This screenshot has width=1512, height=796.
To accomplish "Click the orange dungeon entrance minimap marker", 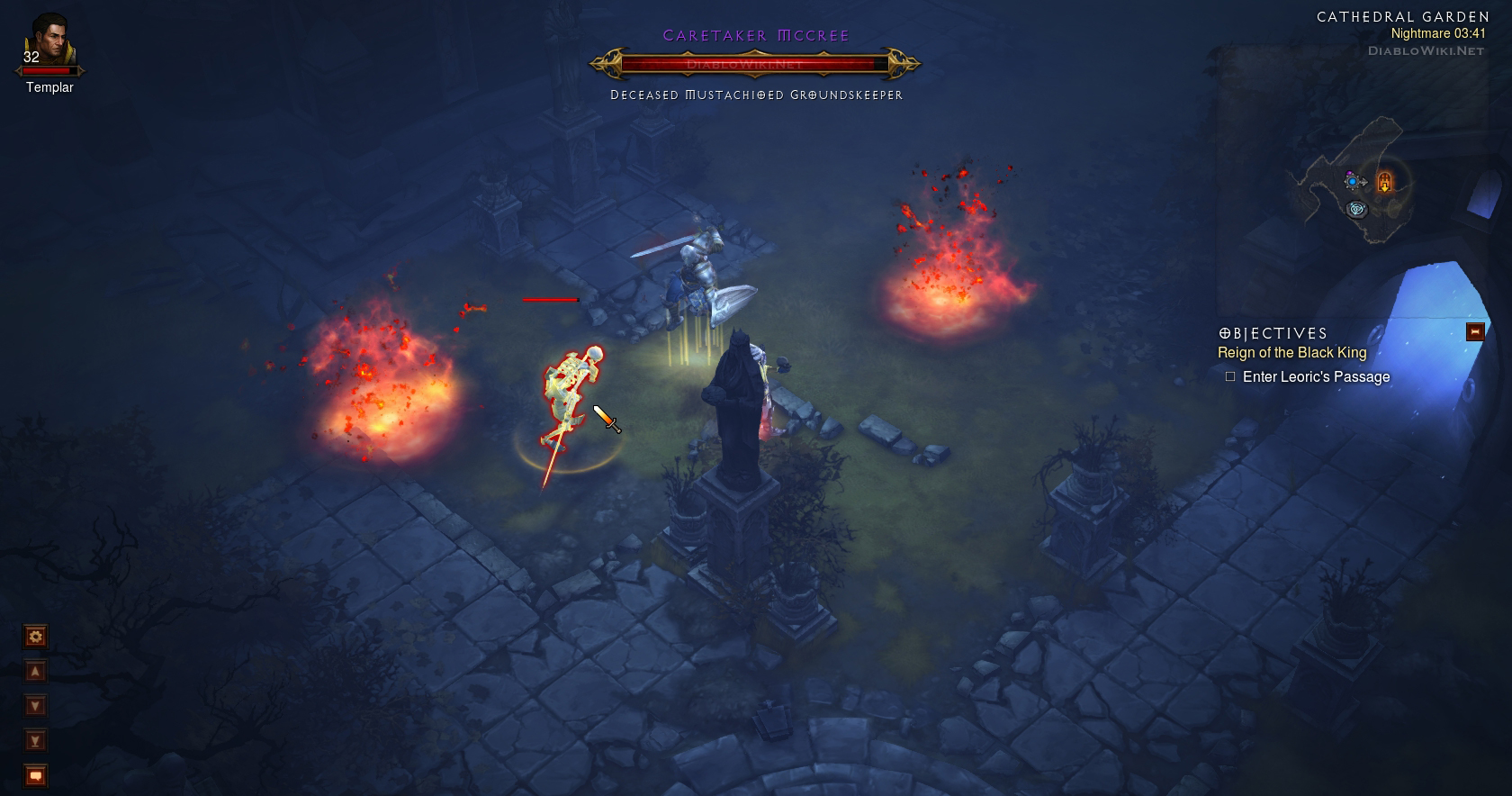I will (1384, 182).
